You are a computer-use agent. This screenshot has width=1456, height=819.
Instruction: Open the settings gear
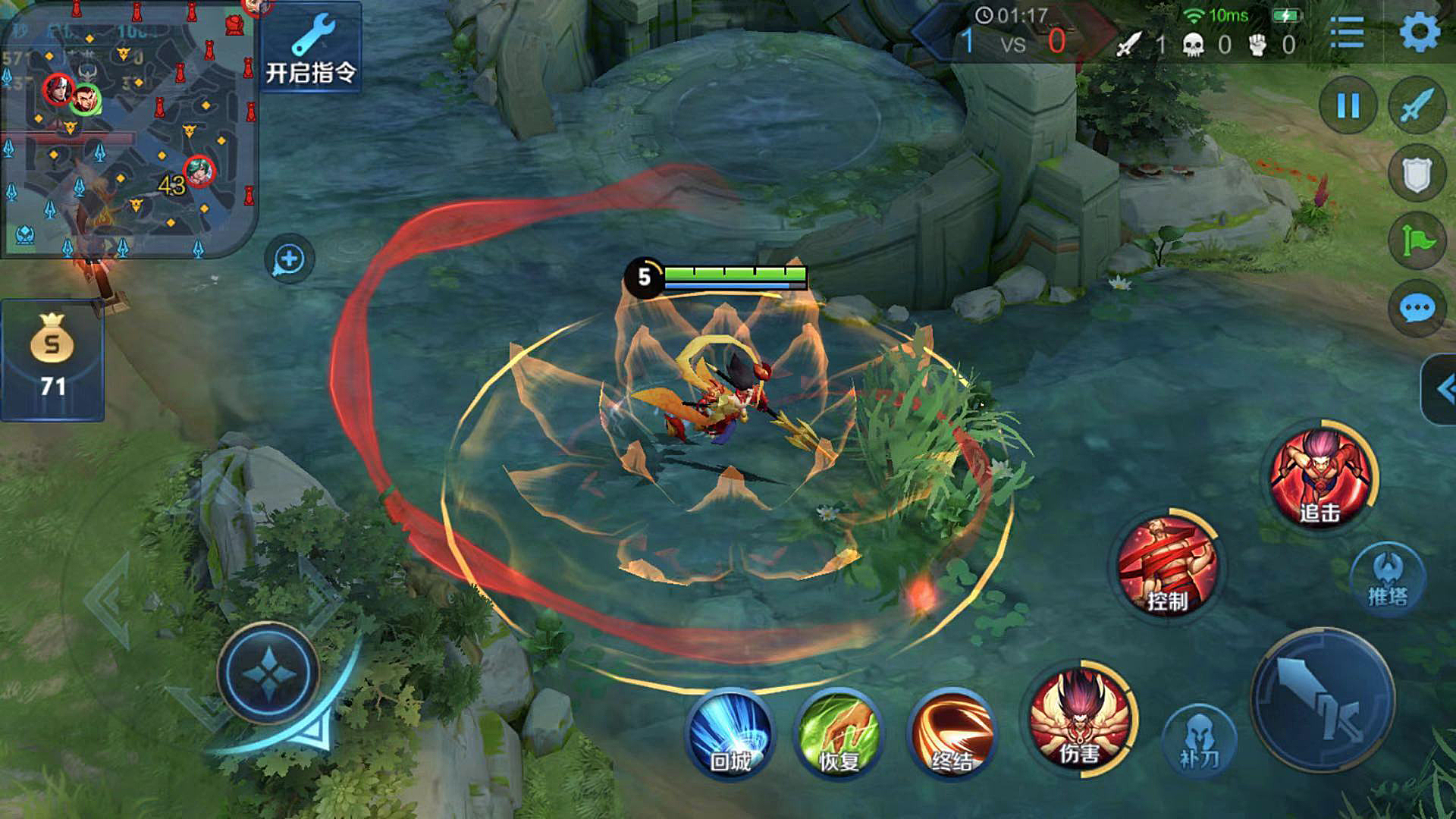click(x=1419, y=33)
